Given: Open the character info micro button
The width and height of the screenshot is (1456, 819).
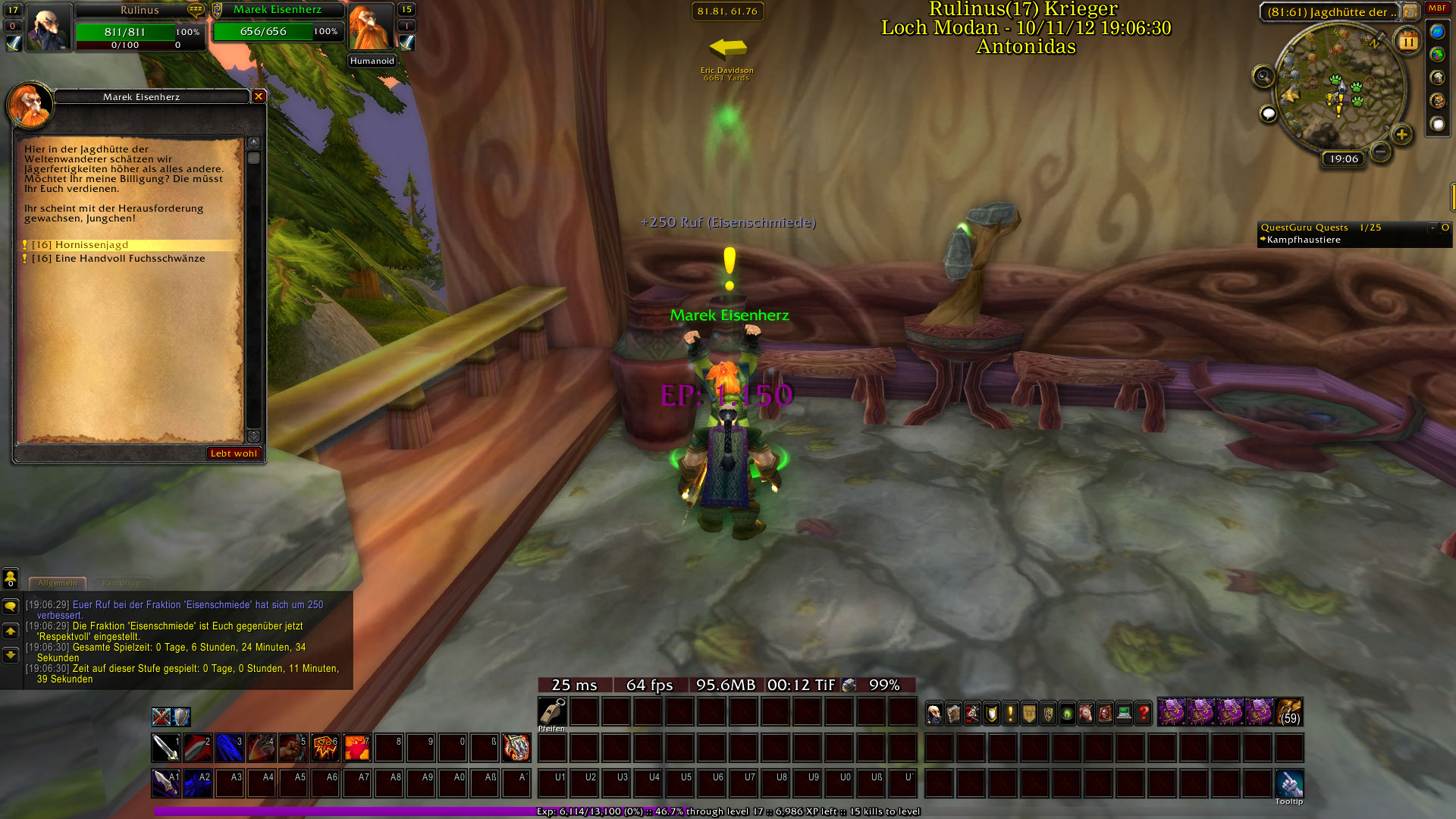Looking at the screenshot, I should click(x=934, y=714).
